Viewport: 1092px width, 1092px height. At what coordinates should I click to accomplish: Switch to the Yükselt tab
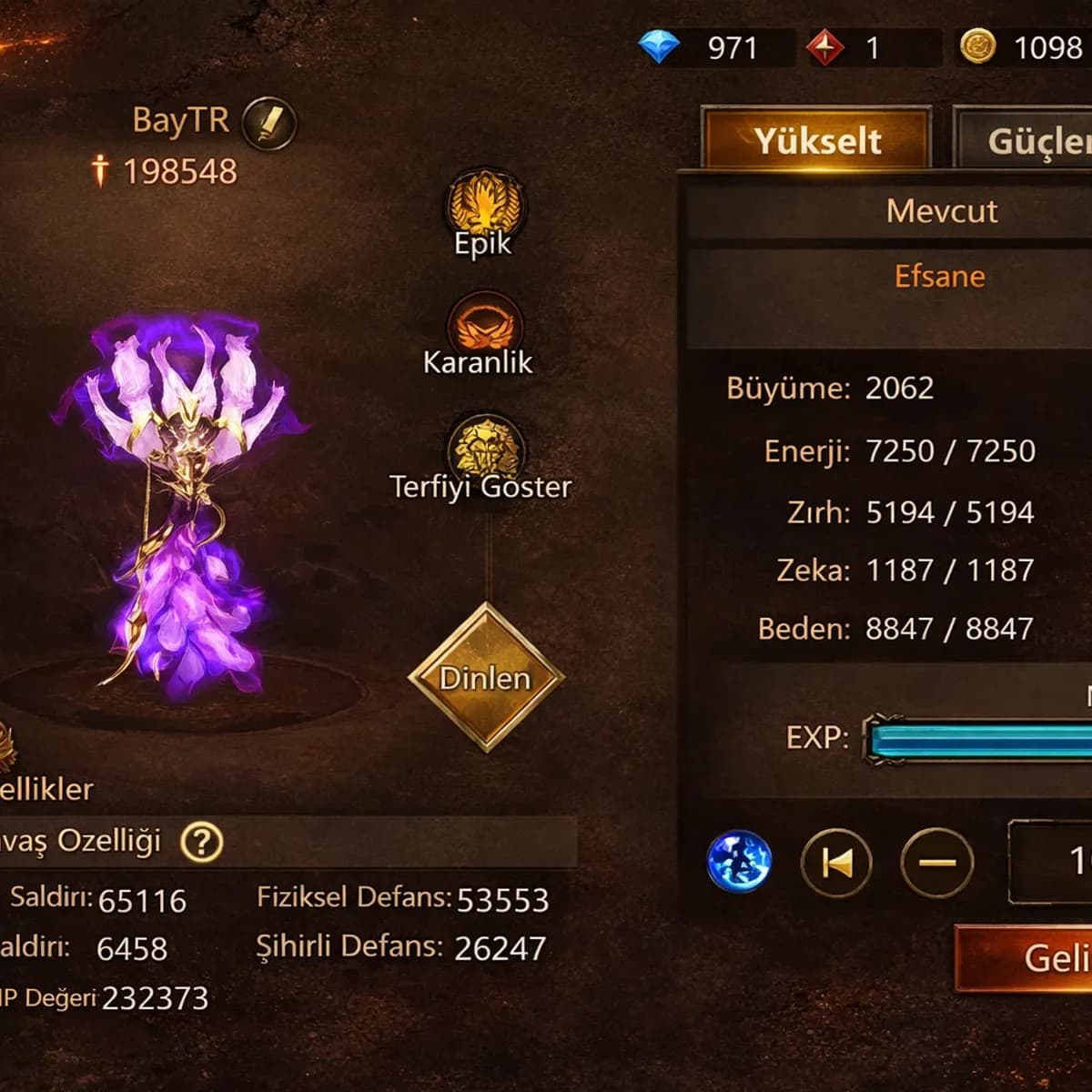[x=817, y=140]
